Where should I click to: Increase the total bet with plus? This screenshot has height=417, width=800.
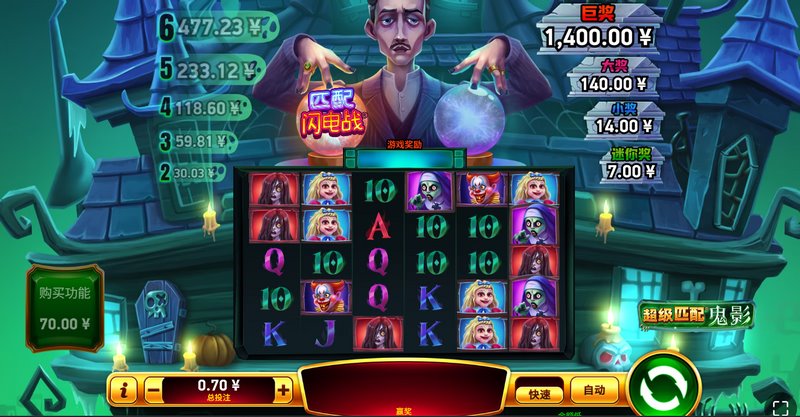[284, 390]
